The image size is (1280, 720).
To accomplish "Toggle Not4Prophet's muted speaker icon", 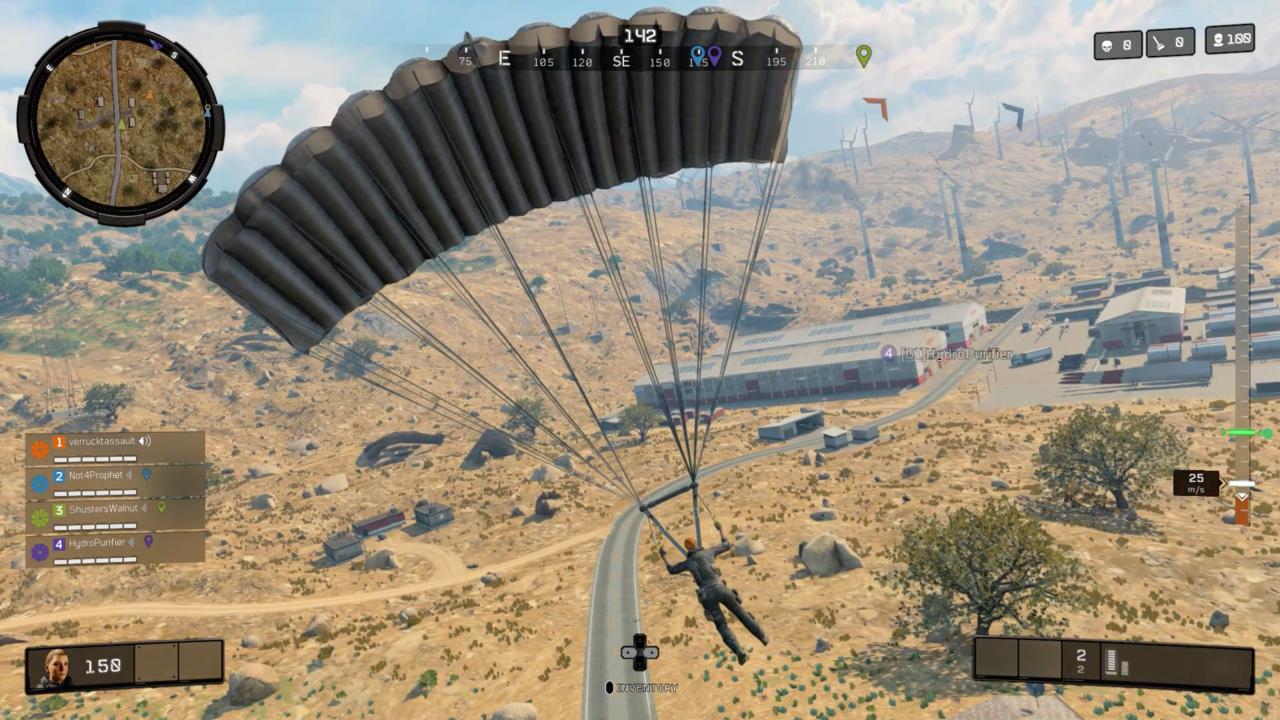I will pos(129,475).
